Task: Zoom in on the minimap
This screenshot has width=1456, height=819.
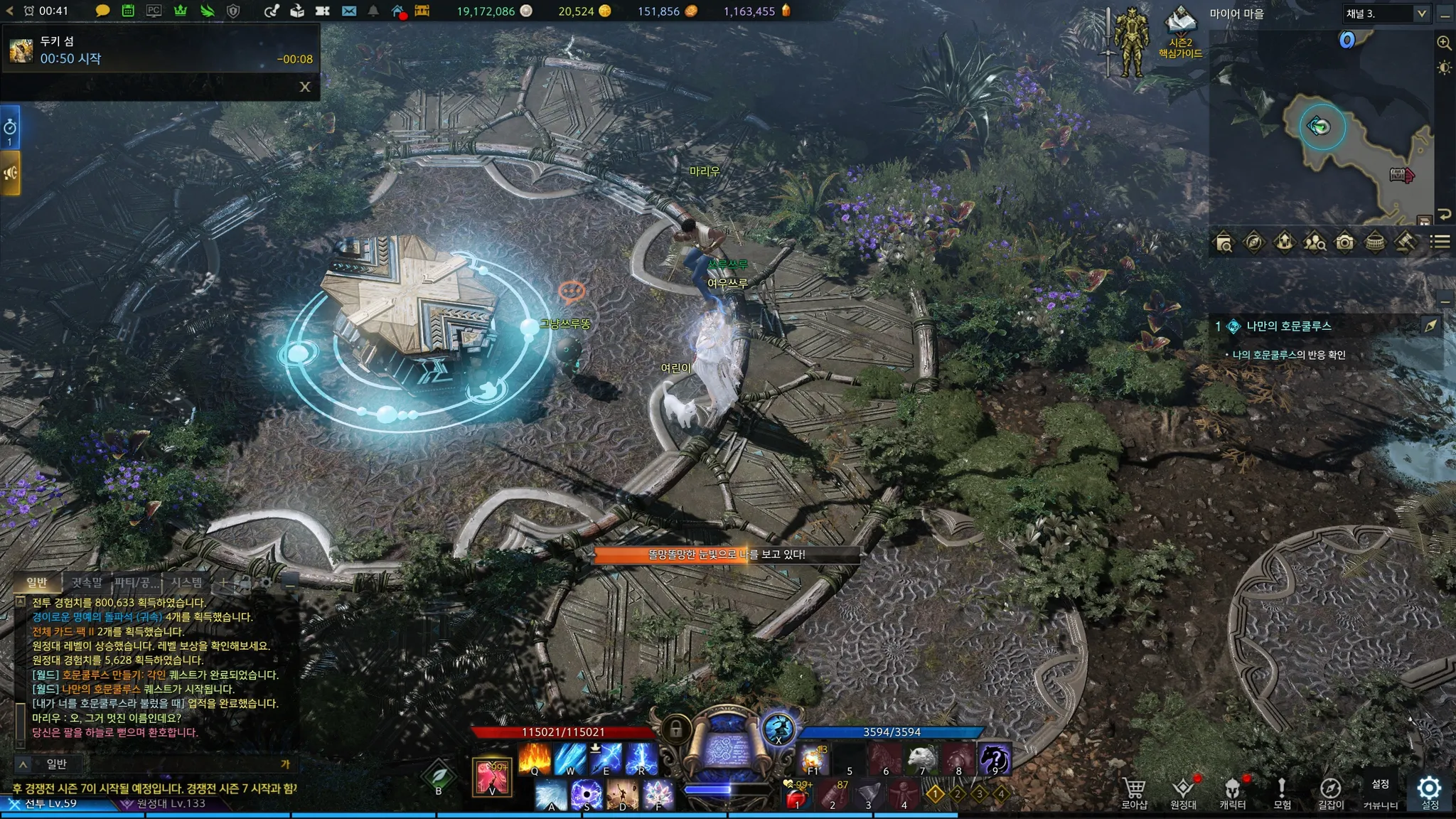Action: tap(1444, 43)
